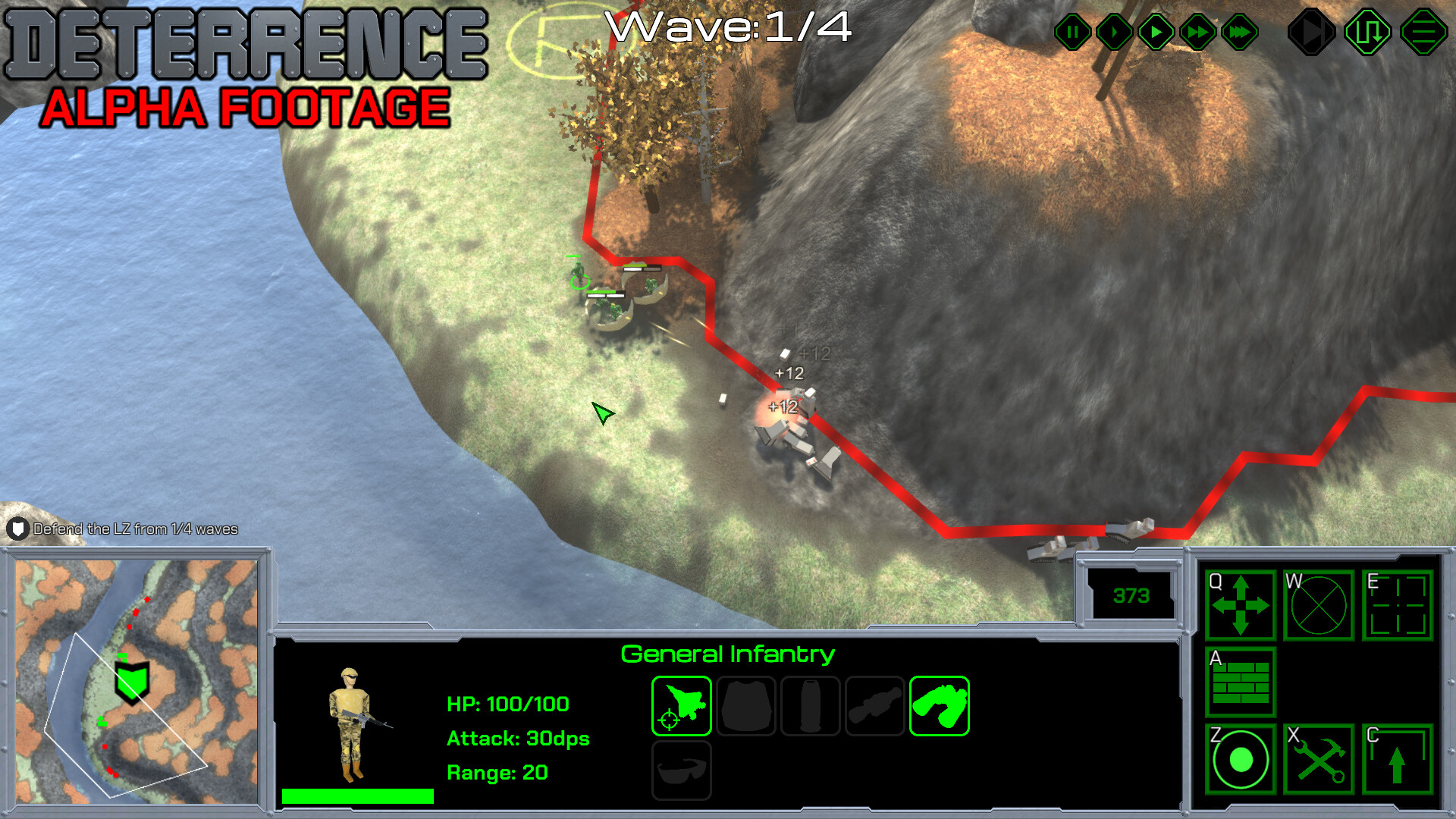Toggle the rifle scope equipment slot
Screen dimensions: 1456x819
874,706
